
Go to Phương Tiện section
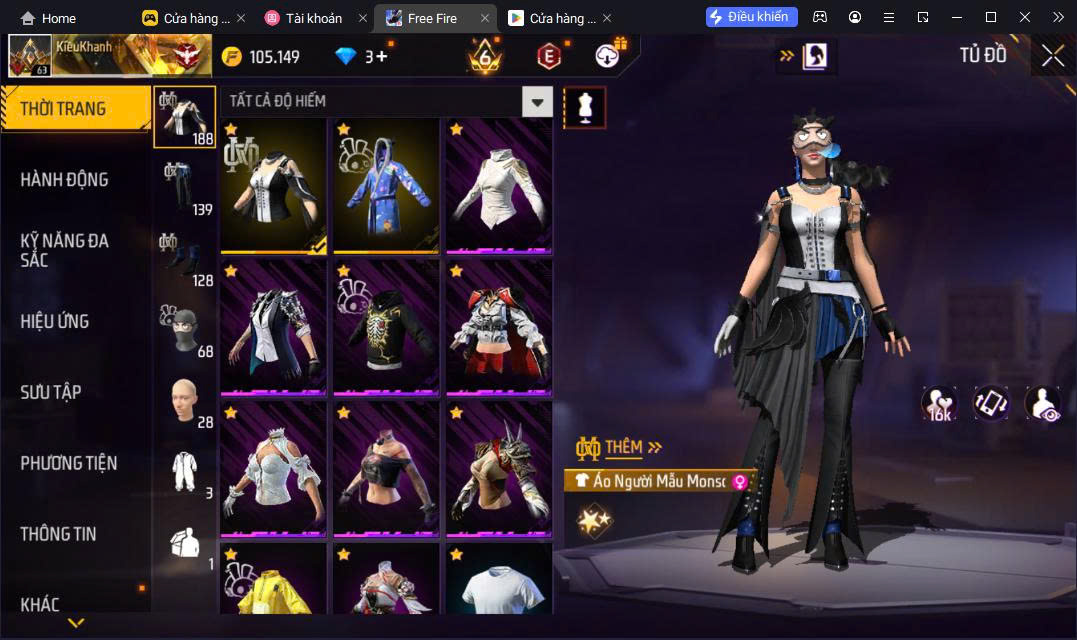[x=68, y=463]
